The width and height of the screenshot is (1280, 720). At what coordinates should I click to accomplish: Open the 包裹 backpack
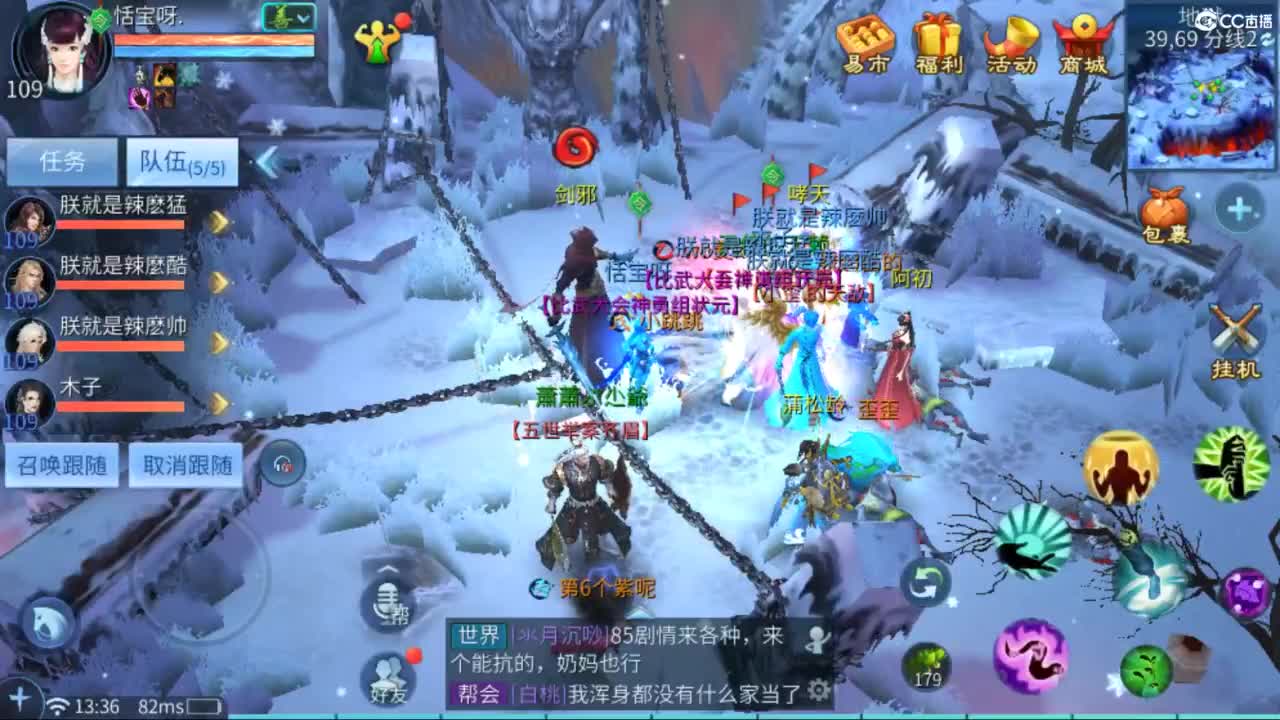pyautogui.click(x=1164, y=210)
